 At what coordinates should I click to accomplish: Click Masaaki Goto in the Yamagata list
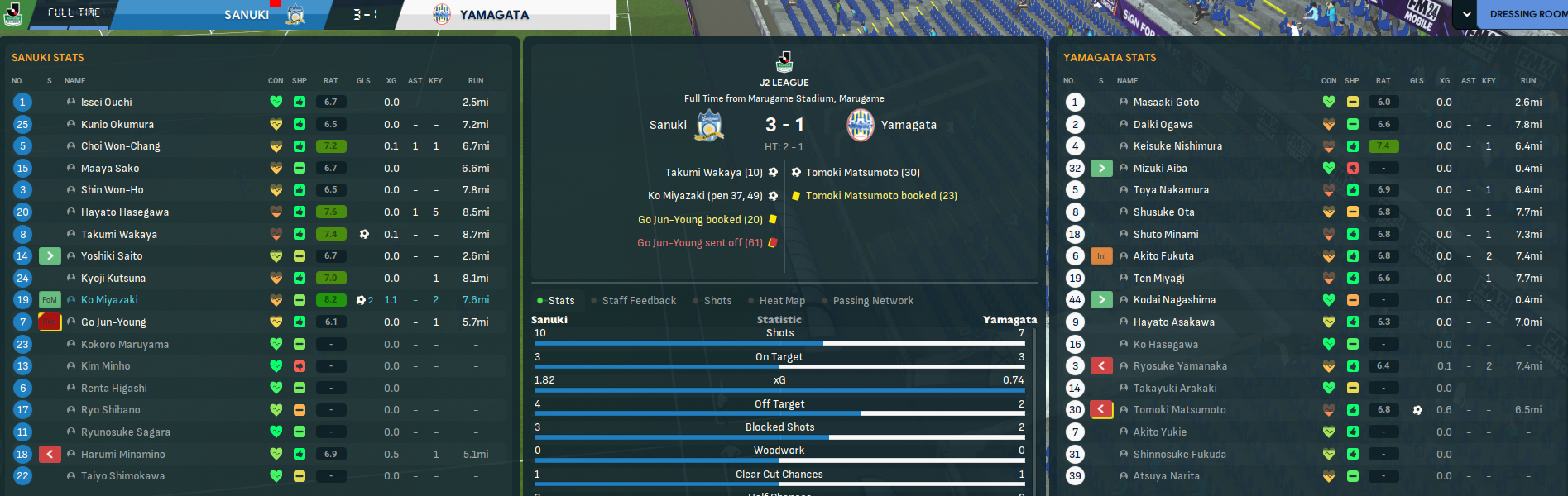pyautogui.click(x=1166, y=103)
